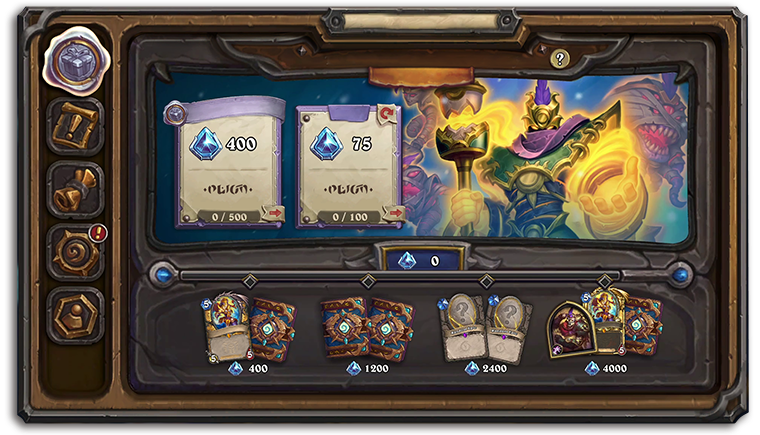Open the swirl tab with red alert
Screen dimensions: 760x435
click(x=75, y=252)
